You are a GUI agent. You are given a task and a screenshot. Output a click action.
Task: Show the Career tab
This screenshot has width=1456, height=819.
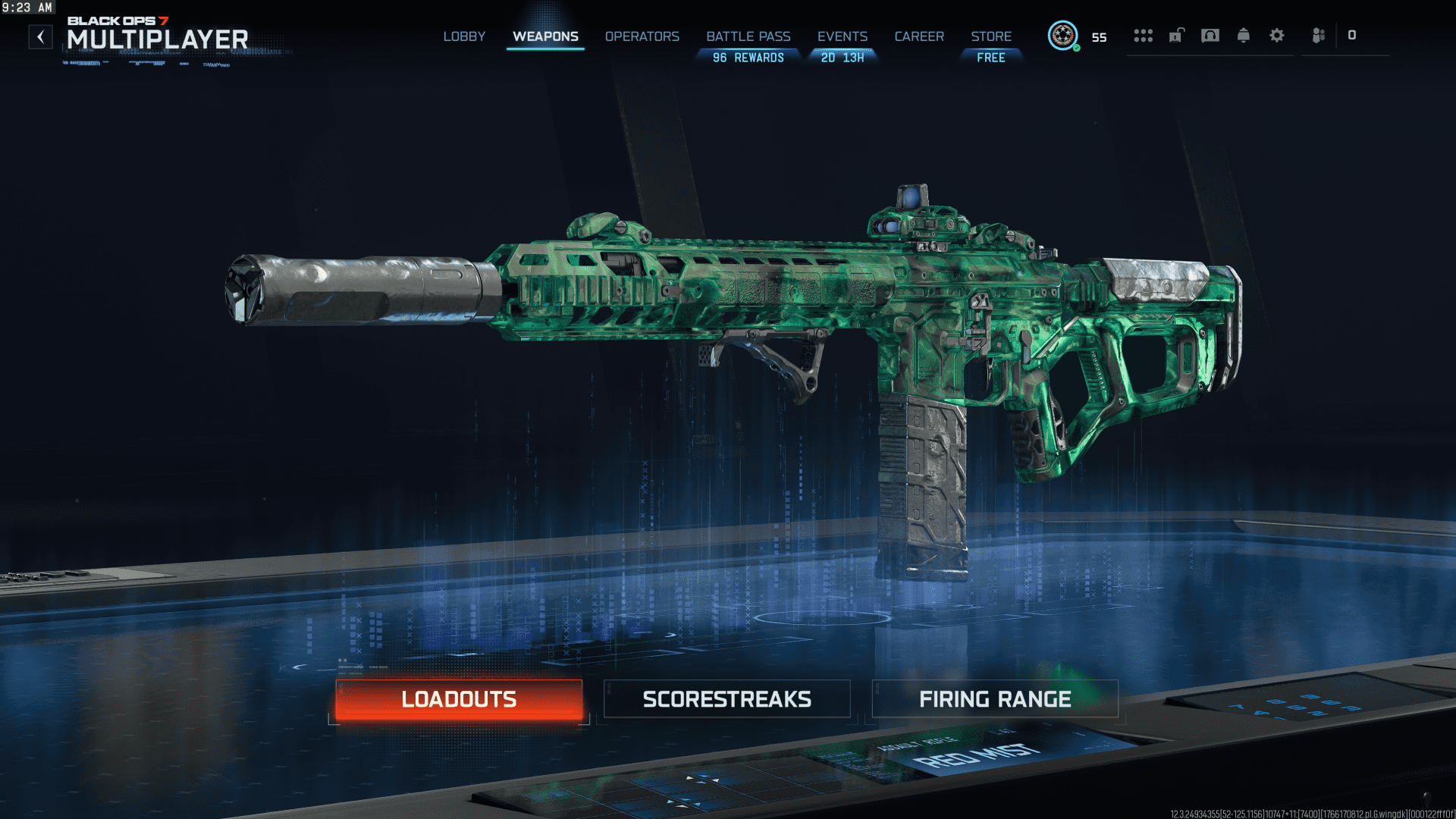pyautogui.click(x=919, y=36)
